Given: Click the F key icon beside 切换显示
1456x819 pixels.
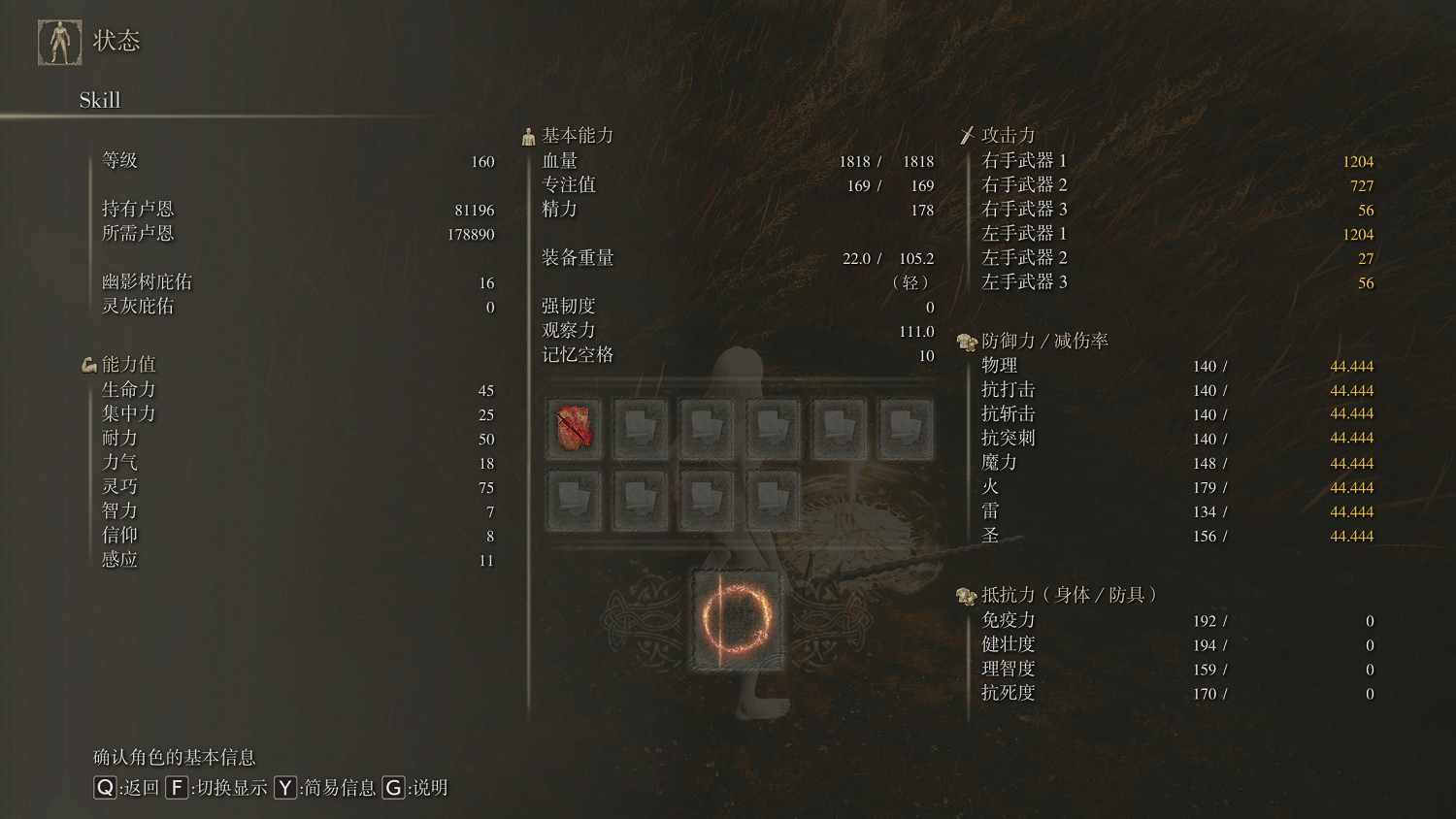Looking at the screenshot, I should point(176,789).
